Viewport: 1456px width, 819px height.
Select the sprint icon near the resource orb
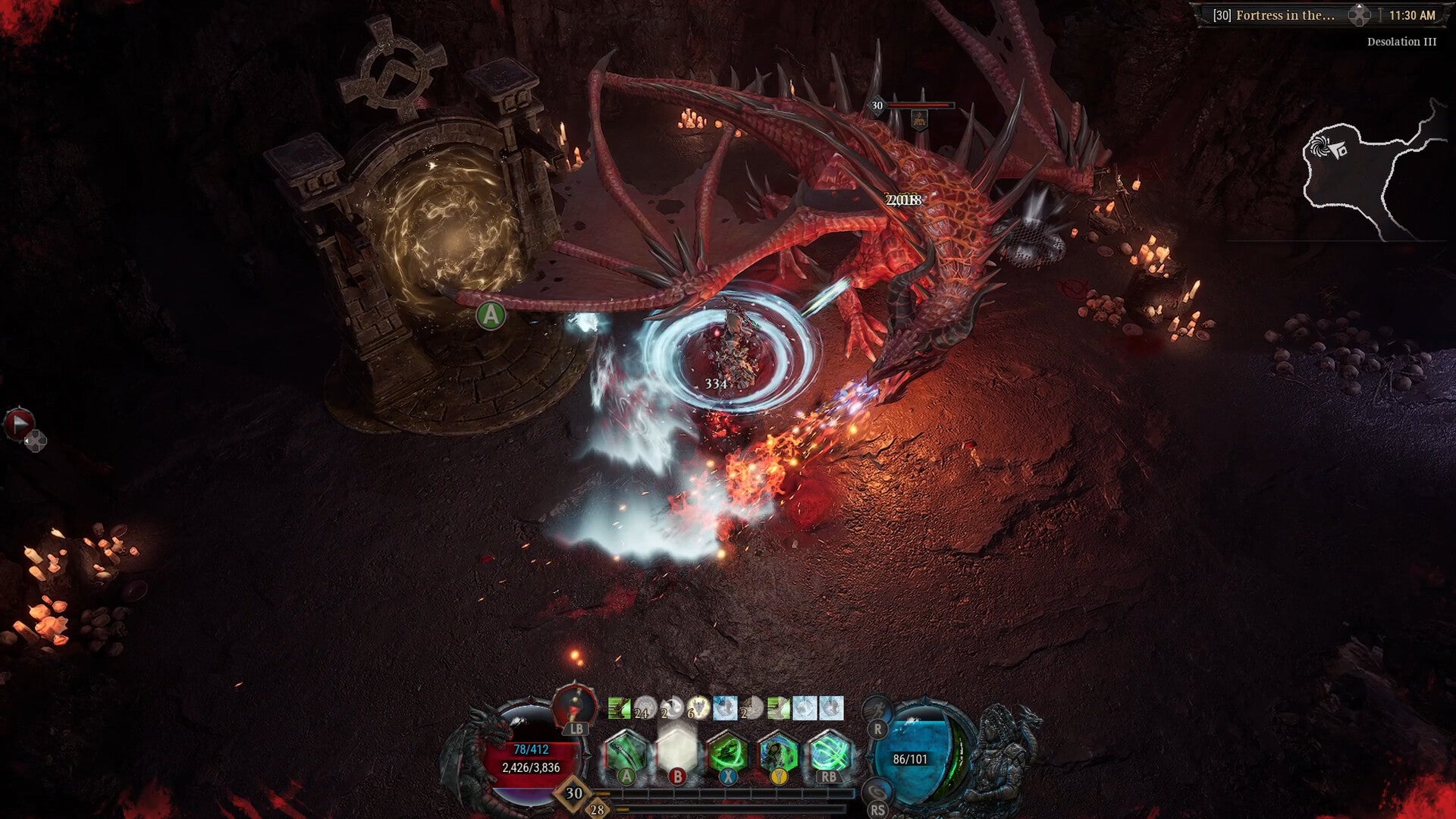876,711
